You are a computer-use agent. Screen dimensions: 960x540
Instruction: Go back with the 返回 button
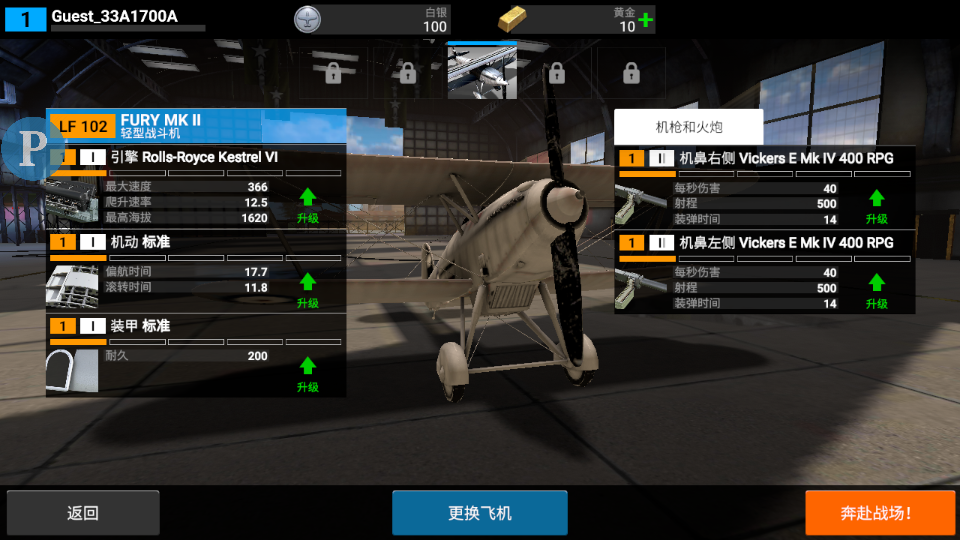(x=82, y=513)
